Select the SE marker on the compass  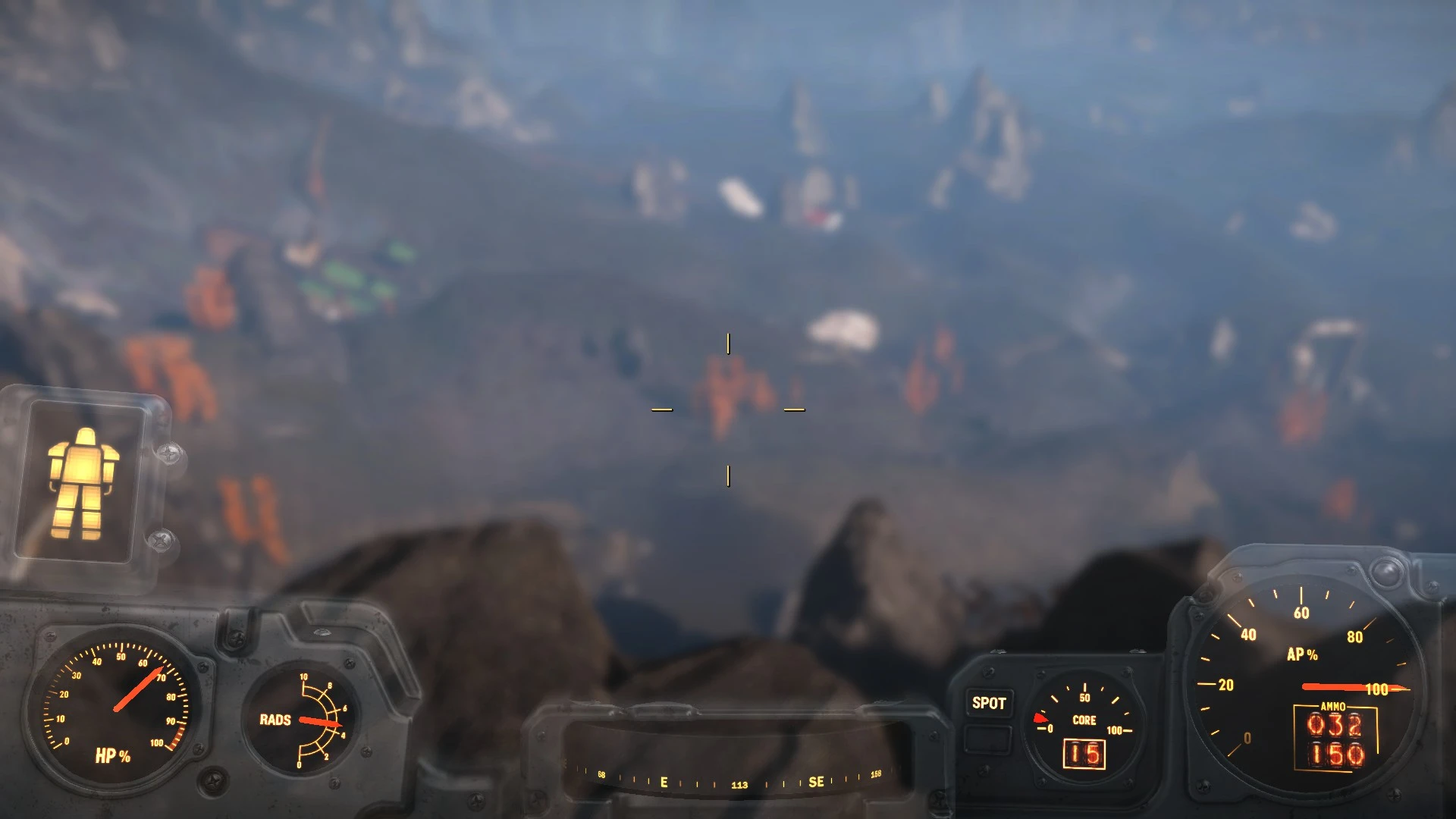817,781
